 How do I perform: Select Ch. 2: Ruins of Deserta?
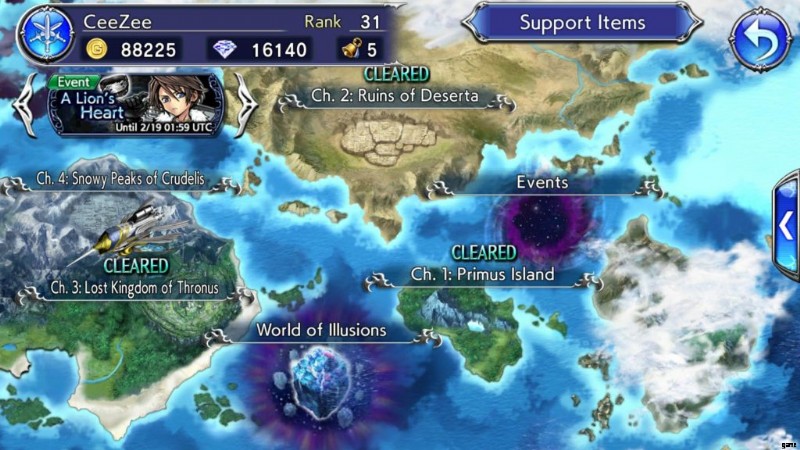[394, 98]
